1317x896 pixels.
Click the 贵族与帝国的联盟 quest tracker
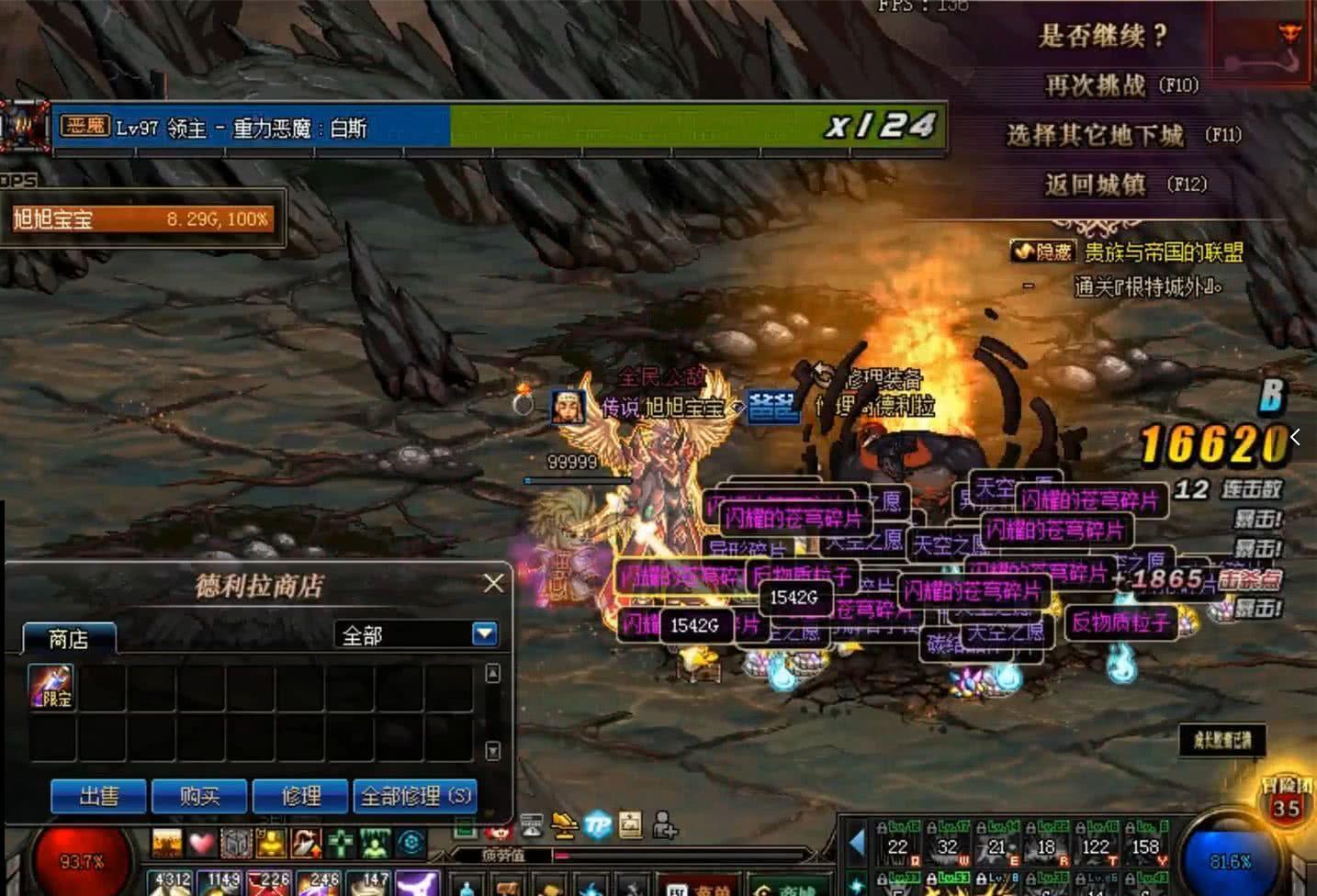pyautogui.click(x=1163, y=252)
